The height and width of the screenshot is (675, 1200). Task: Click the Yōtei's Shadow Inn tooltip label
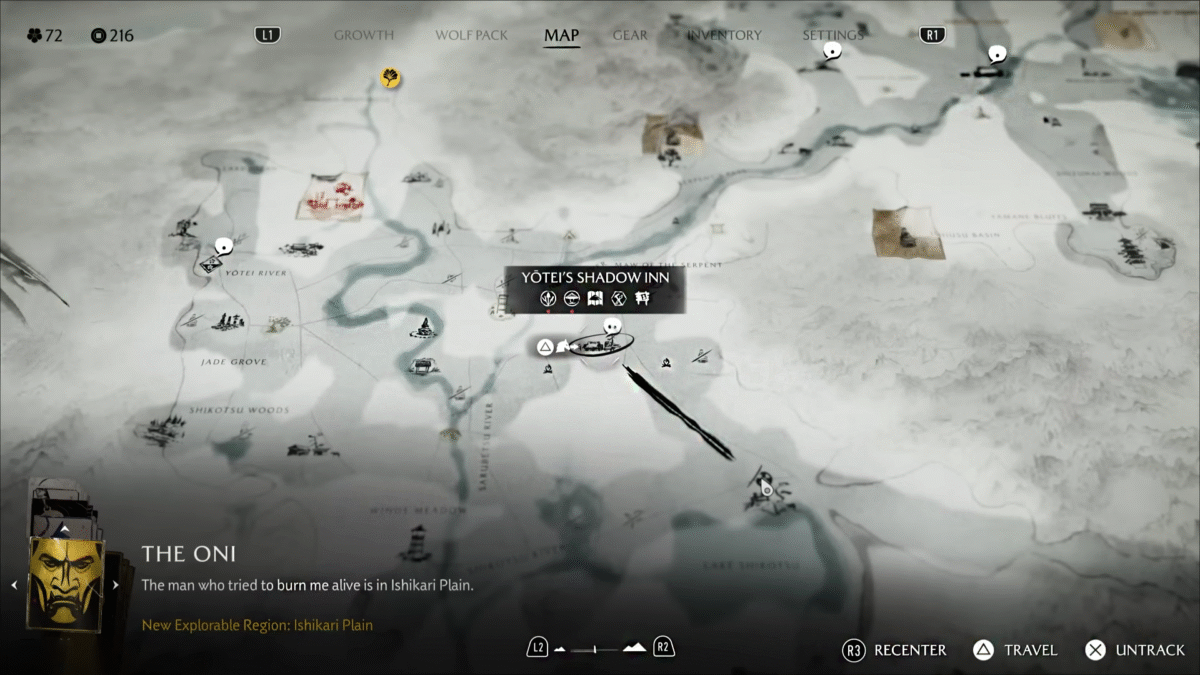pyautogui.click(x=595, y=278)
